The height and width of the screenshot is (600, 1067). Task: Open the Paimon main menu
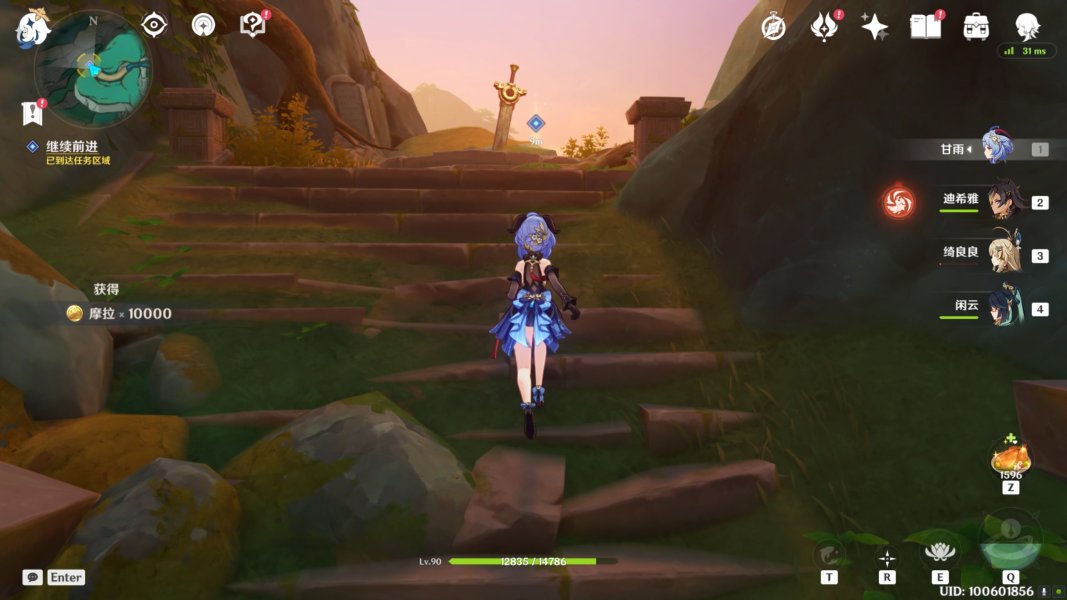coord(32,29)
